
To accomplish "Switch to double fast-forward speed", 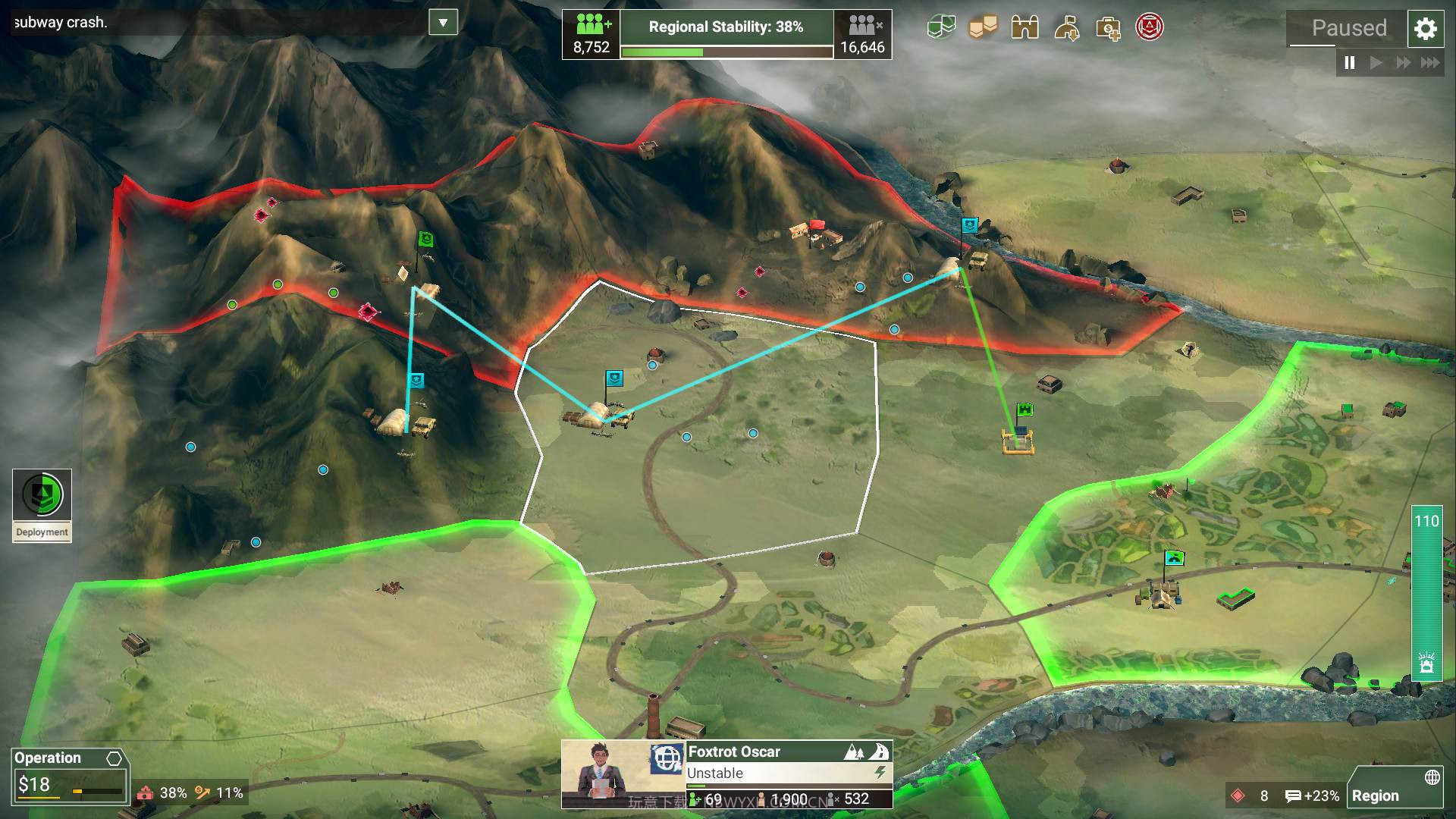I will (x=1403, y=63).
